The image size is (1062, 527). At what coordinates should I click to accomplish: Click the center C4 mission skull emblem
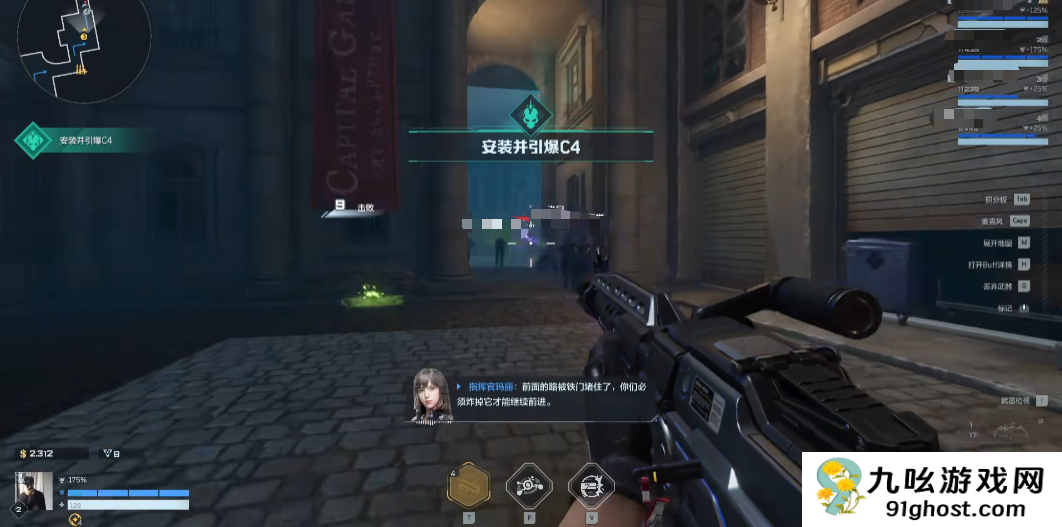pos(530,113)
